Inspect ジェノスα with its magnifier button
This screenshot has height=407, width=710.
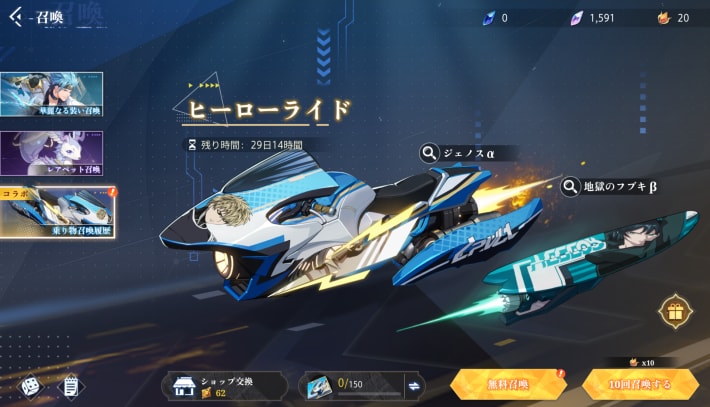[429, 153]
